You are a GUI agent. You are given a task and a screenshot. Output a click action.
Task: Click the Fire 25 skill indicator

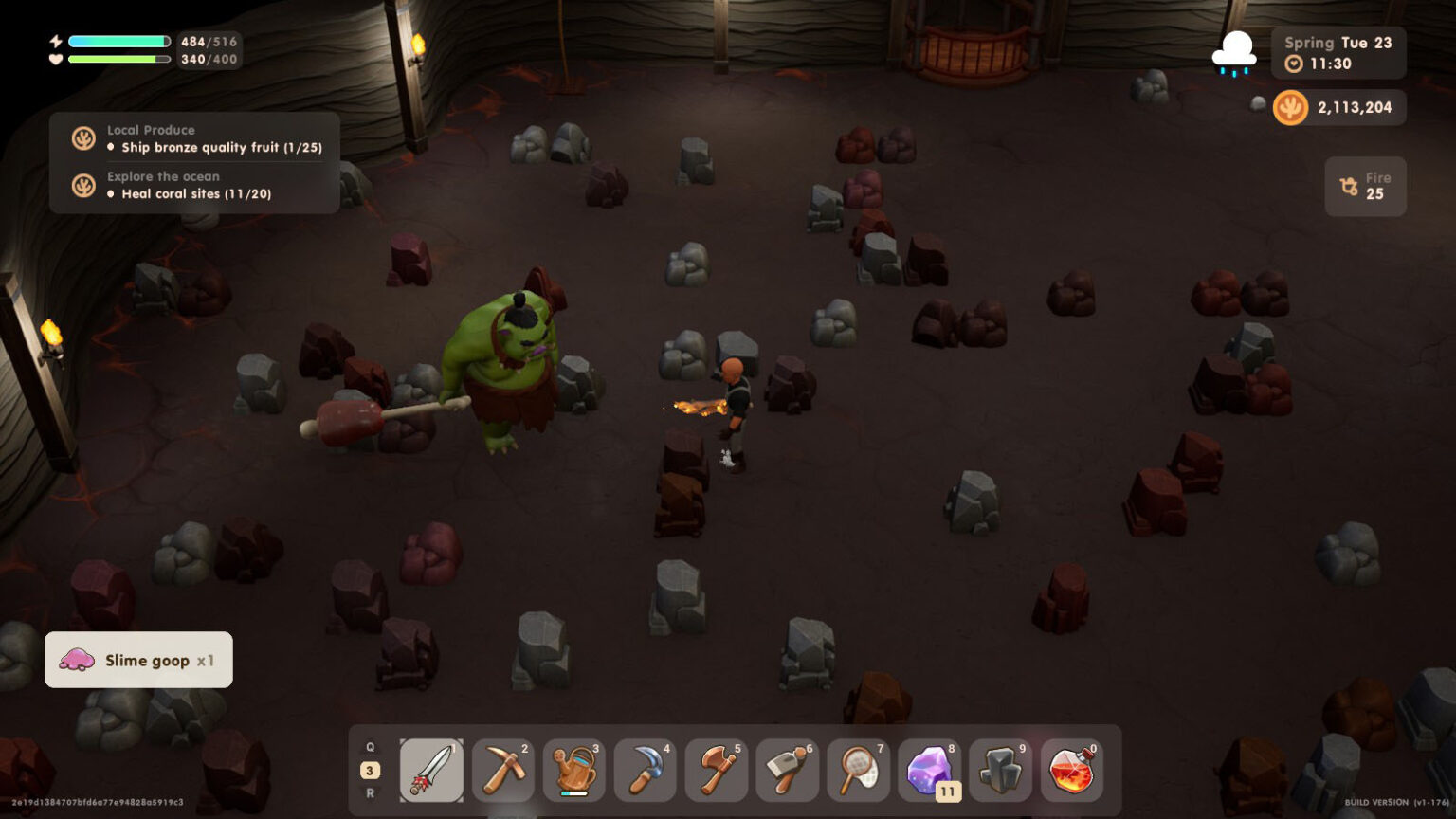coord(1365,187)
